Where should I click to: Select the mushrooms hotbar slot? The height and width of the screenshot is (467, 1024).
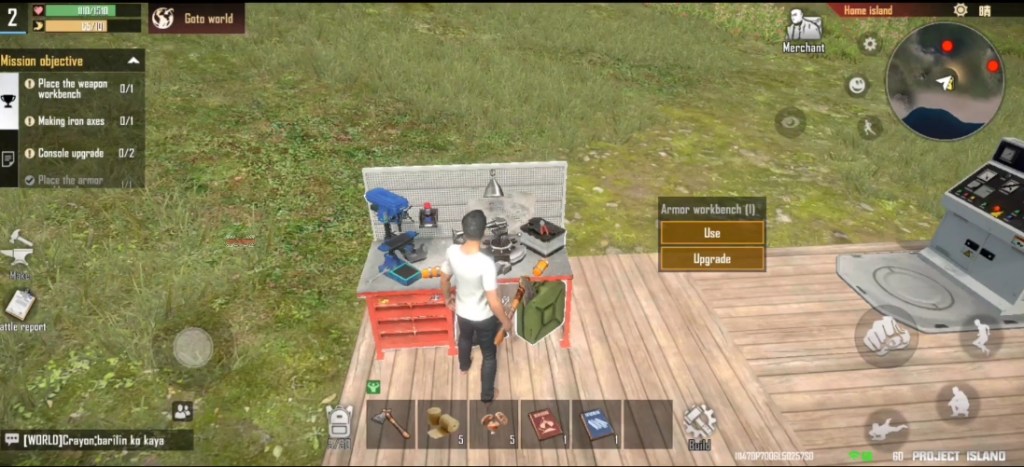494,424
